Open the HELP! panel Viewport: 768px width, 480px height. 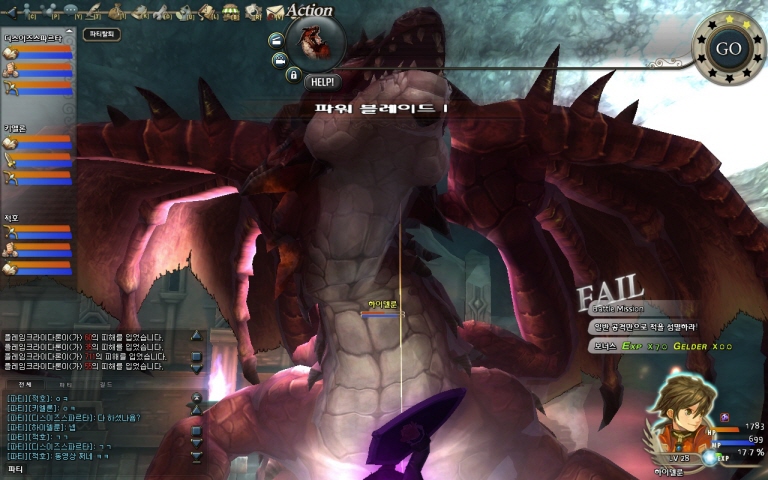tap(321, 82)
